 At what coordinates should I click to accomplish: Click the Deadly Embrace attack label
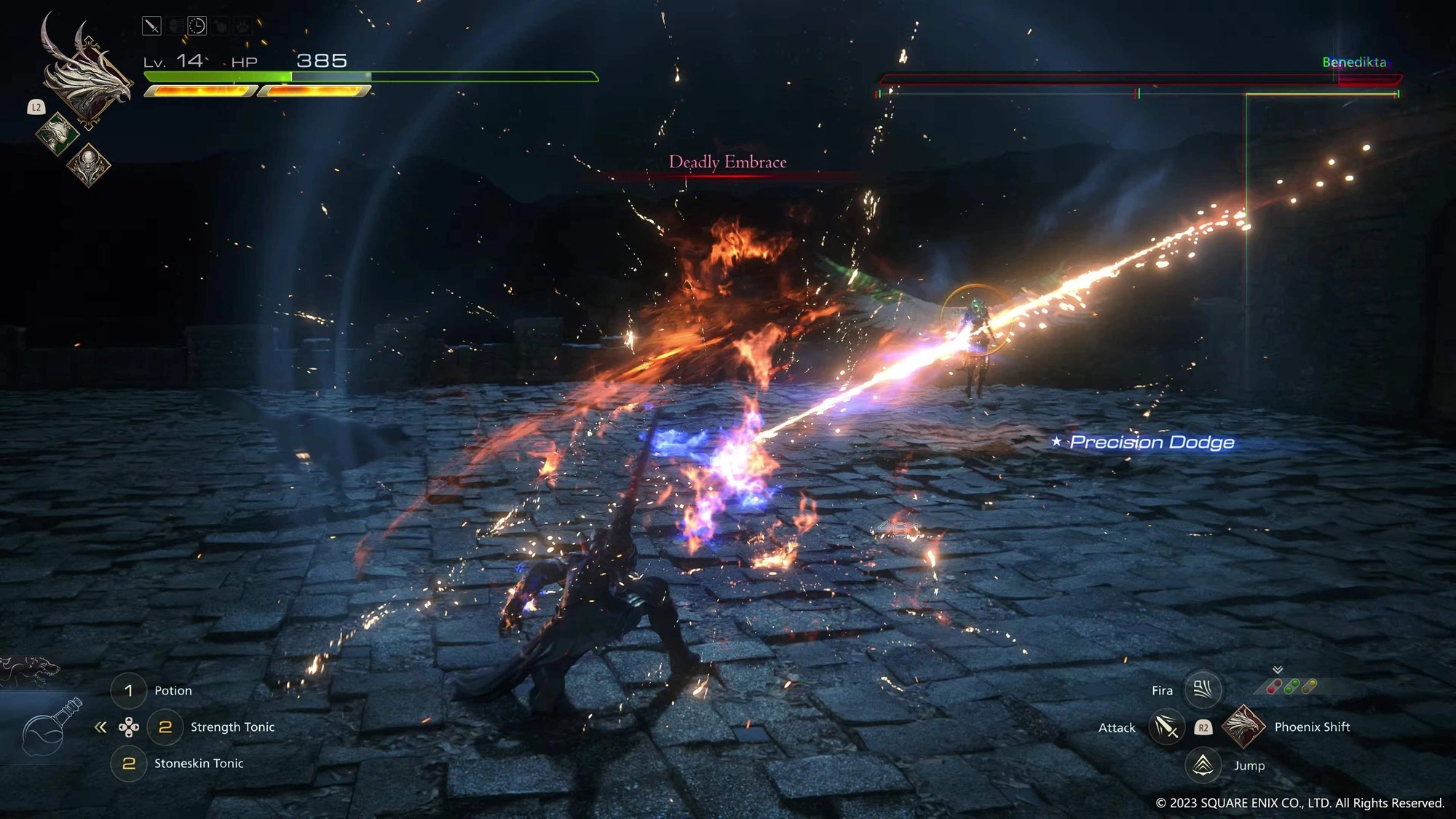coord(727,162)
